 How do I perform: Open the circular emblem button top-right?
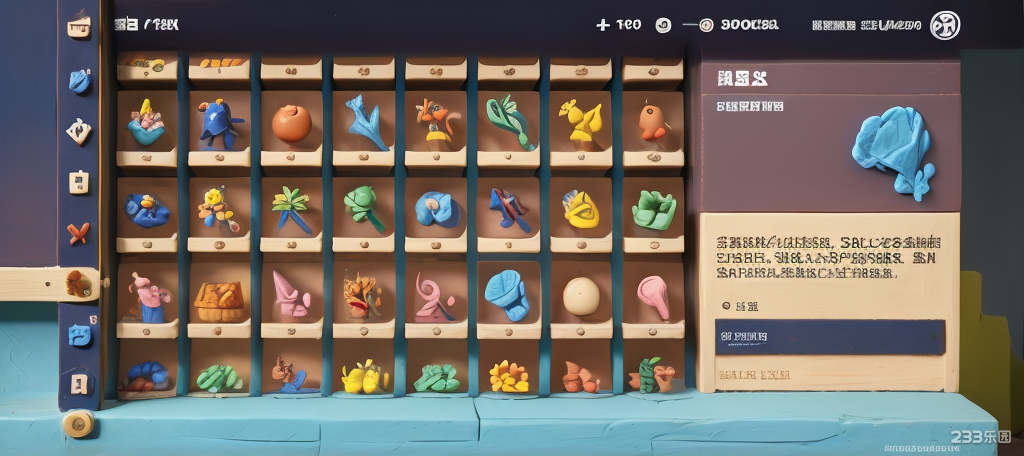tap(944, 25)
